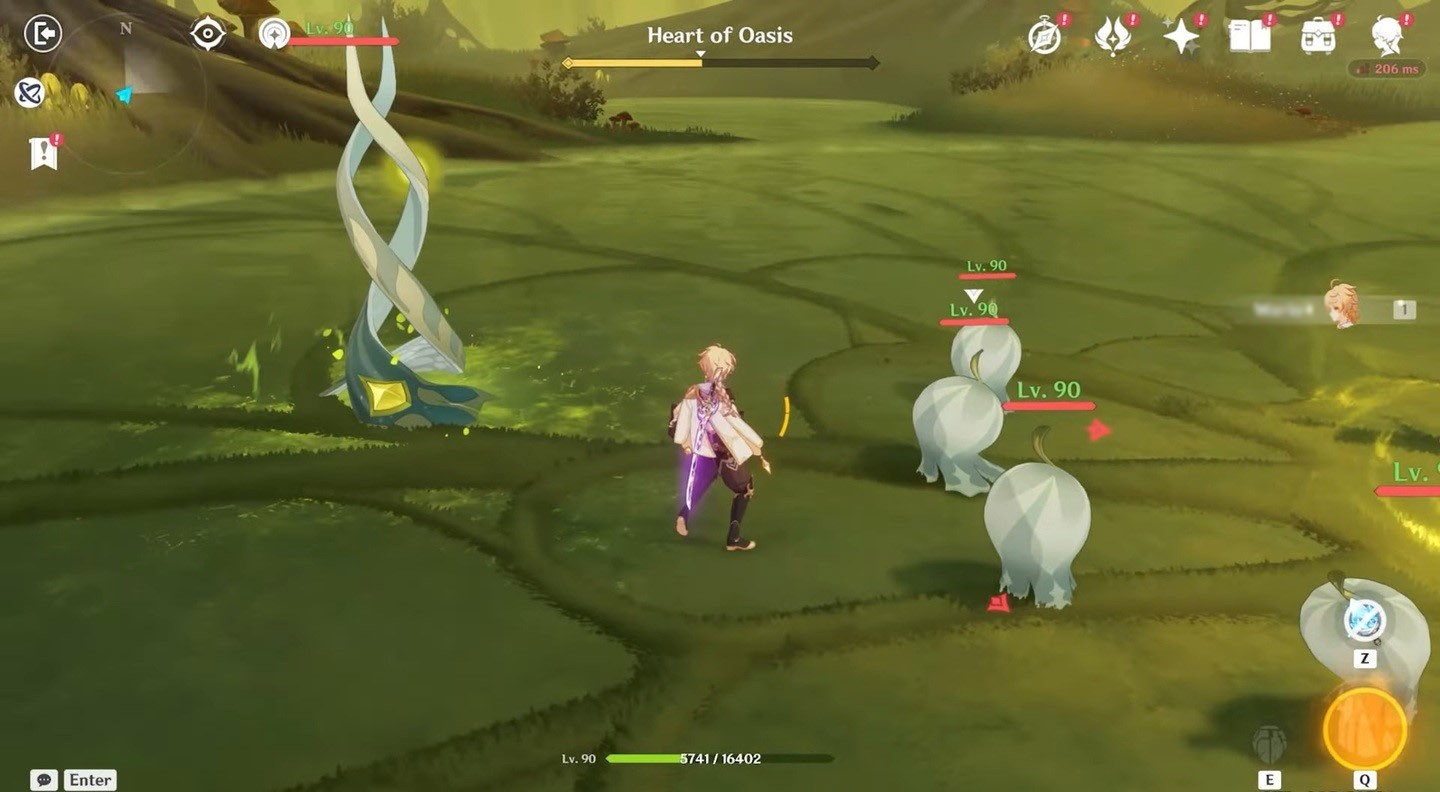Open the minimap
The image size is (1440, 792).
pos(130,88)
